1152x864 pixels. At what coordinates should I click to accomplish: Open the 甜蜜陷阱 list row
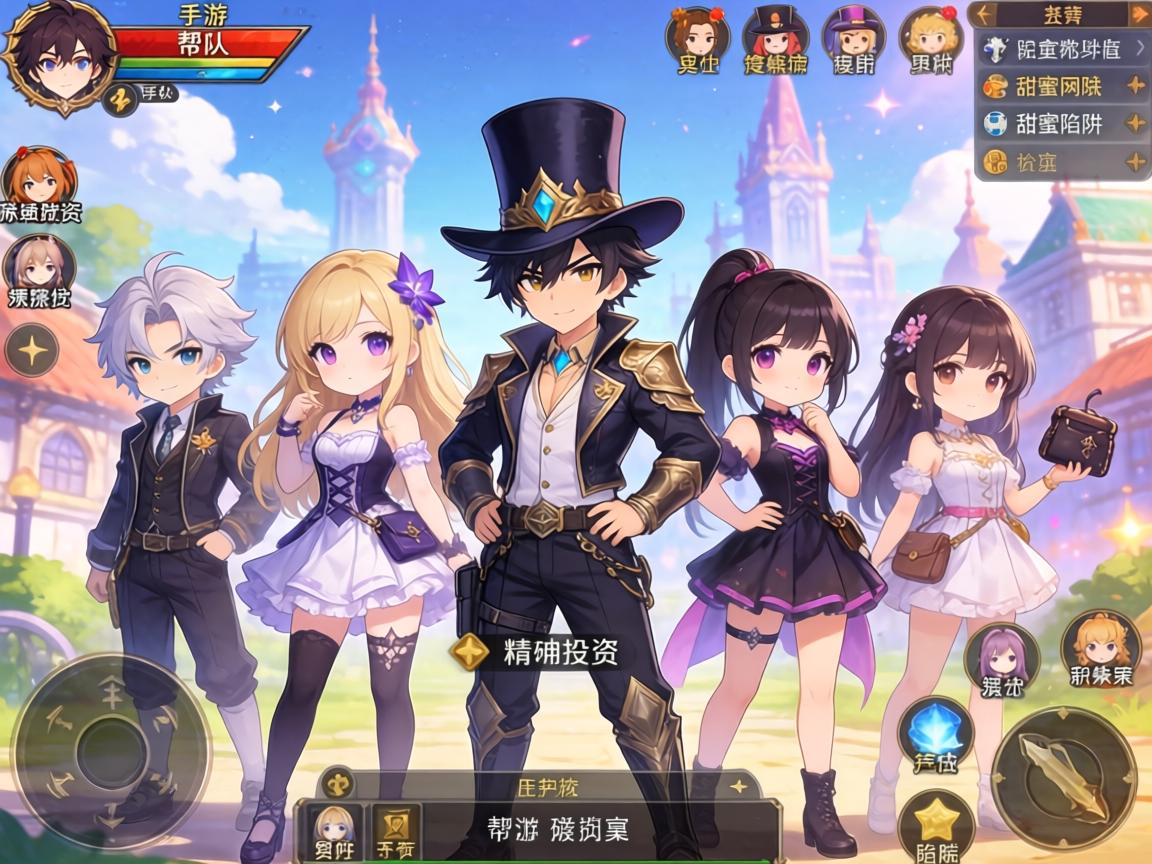tap(1060, 123)
